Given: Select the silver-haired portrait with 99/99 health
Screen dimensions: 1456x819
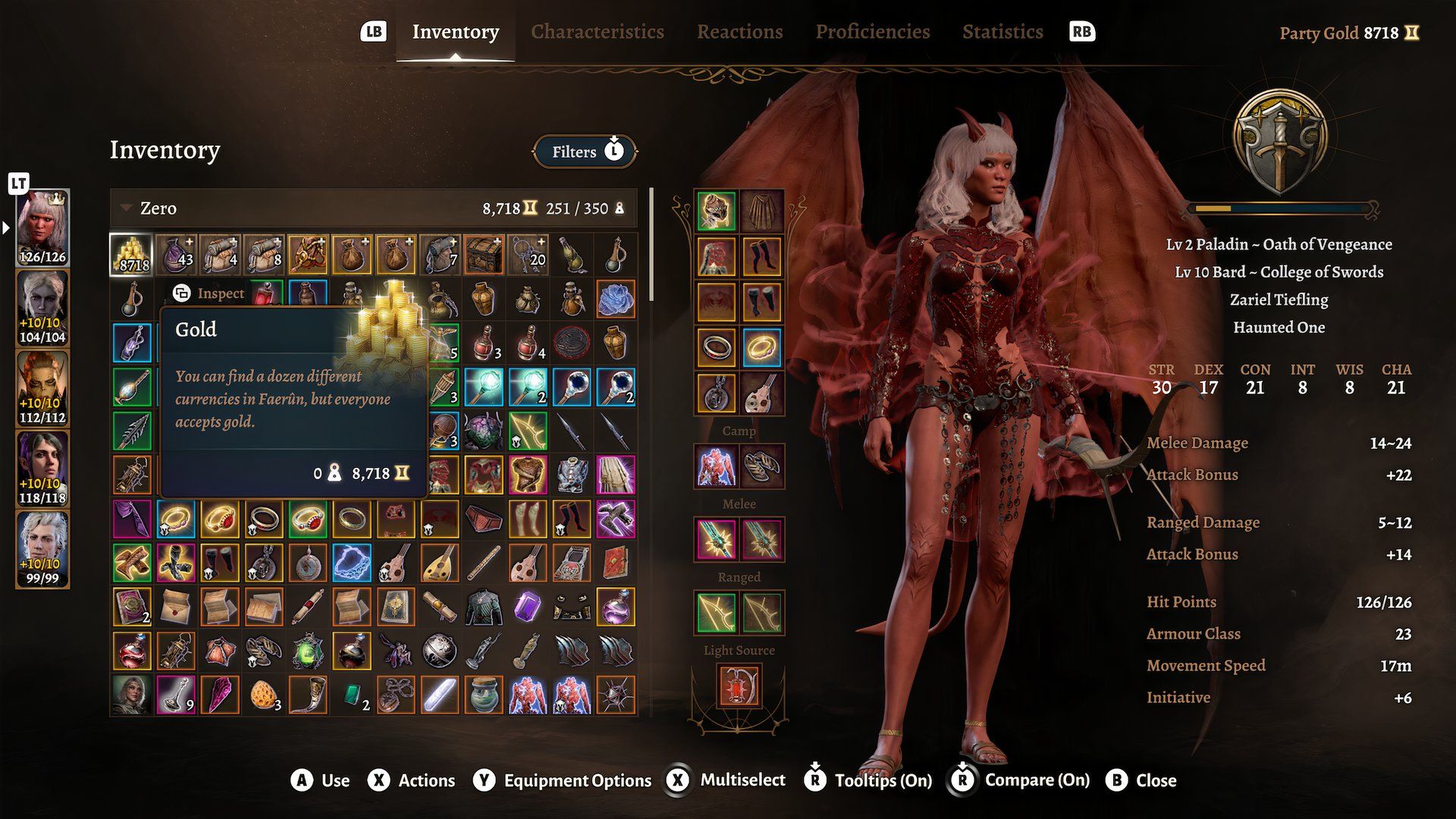Looking at the screenshot, I should click(42, 548).
